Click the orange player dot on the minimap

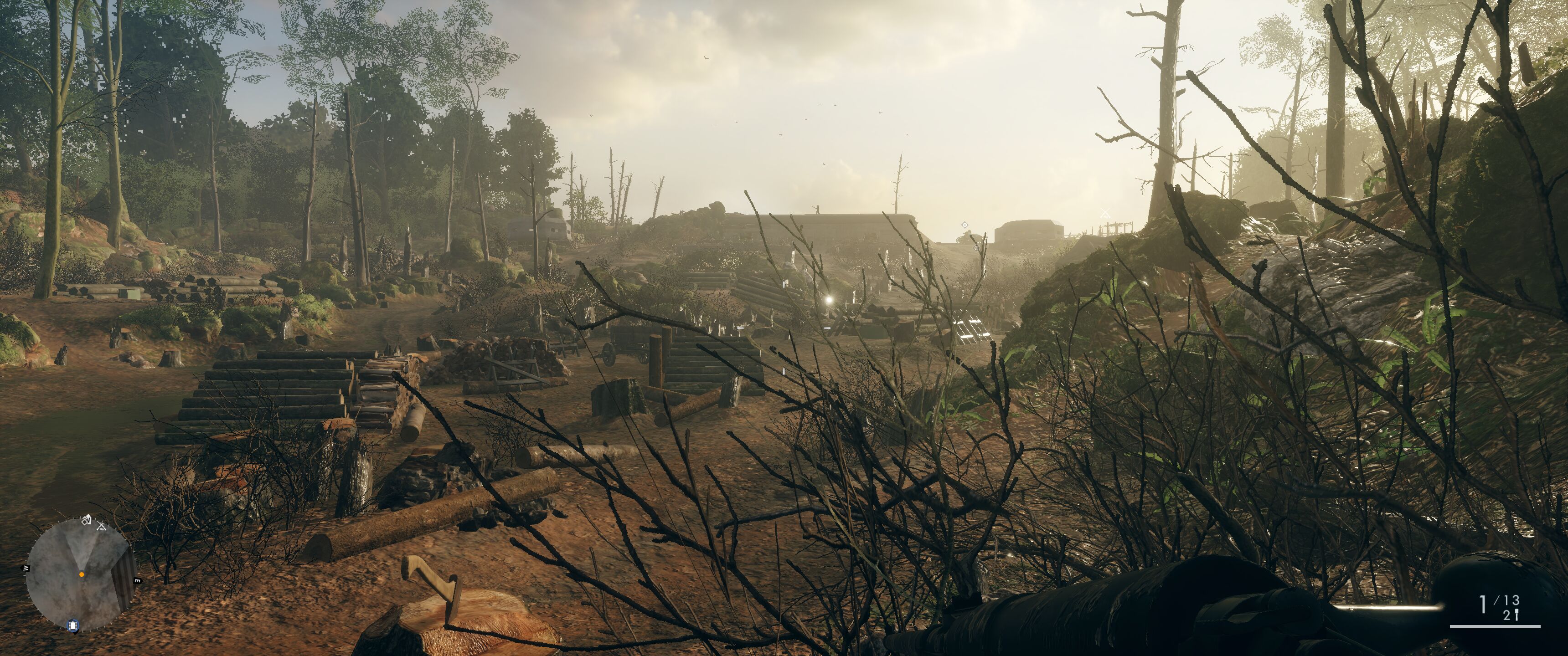(82, 574)
